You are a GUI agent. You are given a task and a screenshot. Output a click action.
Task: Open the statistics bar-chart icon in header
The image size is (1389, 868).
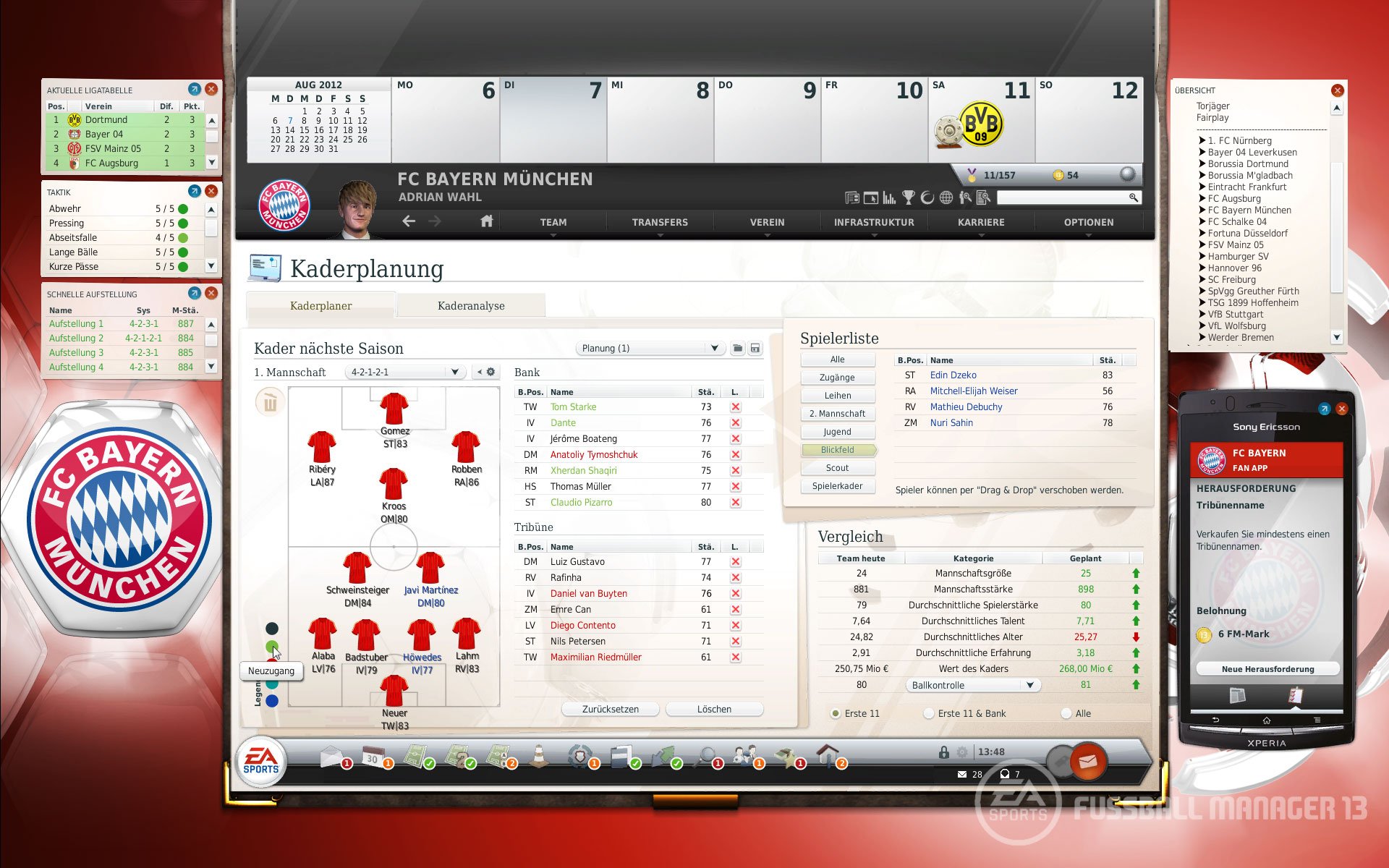tap(889, 197)
